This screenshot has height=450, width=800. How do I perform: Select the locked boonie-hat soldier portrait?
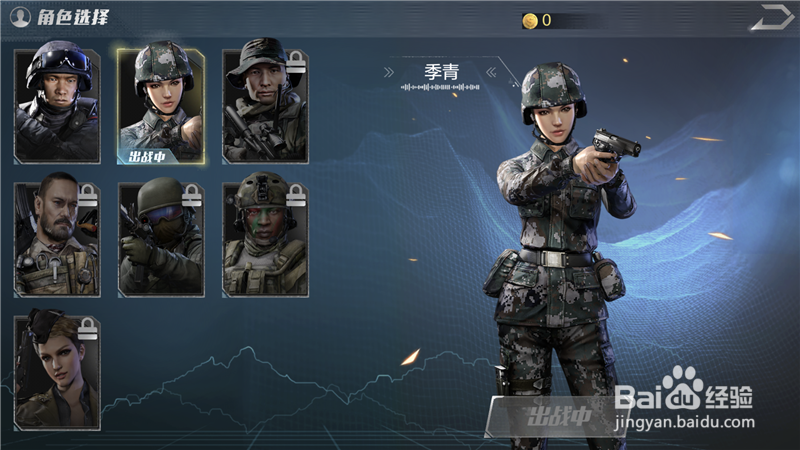(x=265, y=103)
